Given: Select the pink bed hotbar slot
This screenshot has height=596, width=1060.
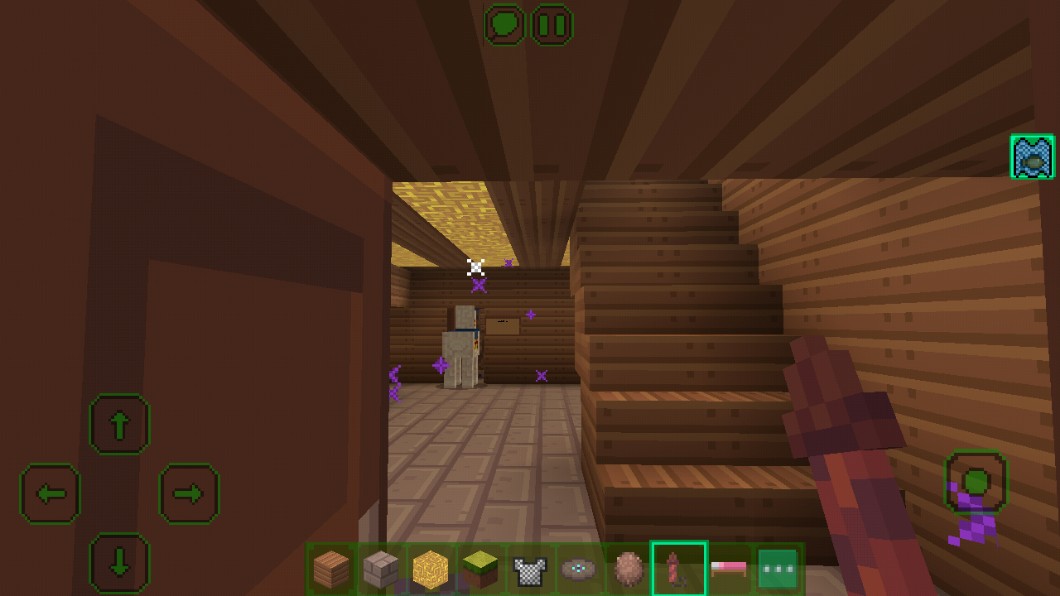Looking at the screenshot, I should point(728,570).
